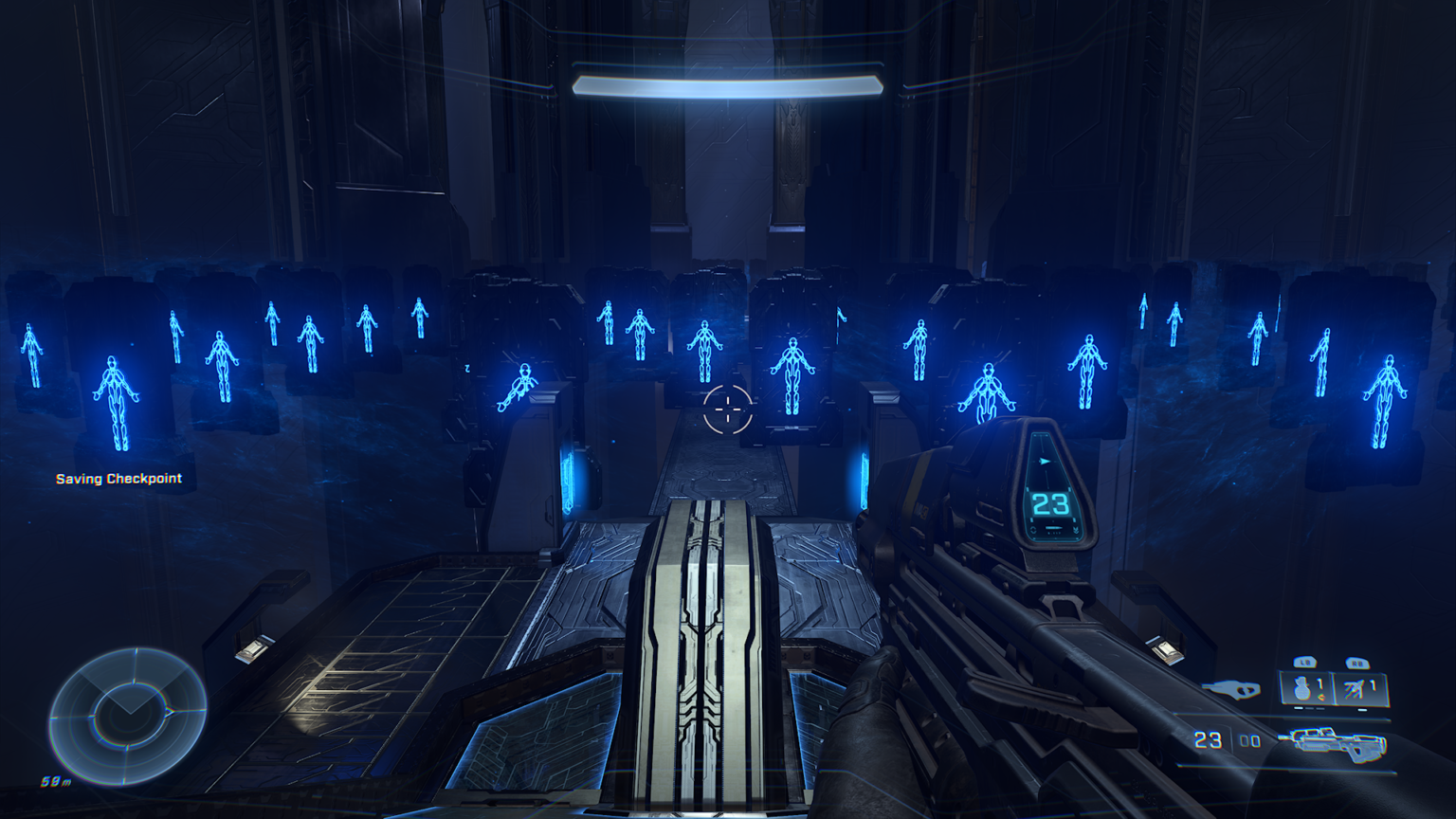Click the glowing light bar above the doorway
This screenshot has height=819, width=1456.
tap(726, 83)
